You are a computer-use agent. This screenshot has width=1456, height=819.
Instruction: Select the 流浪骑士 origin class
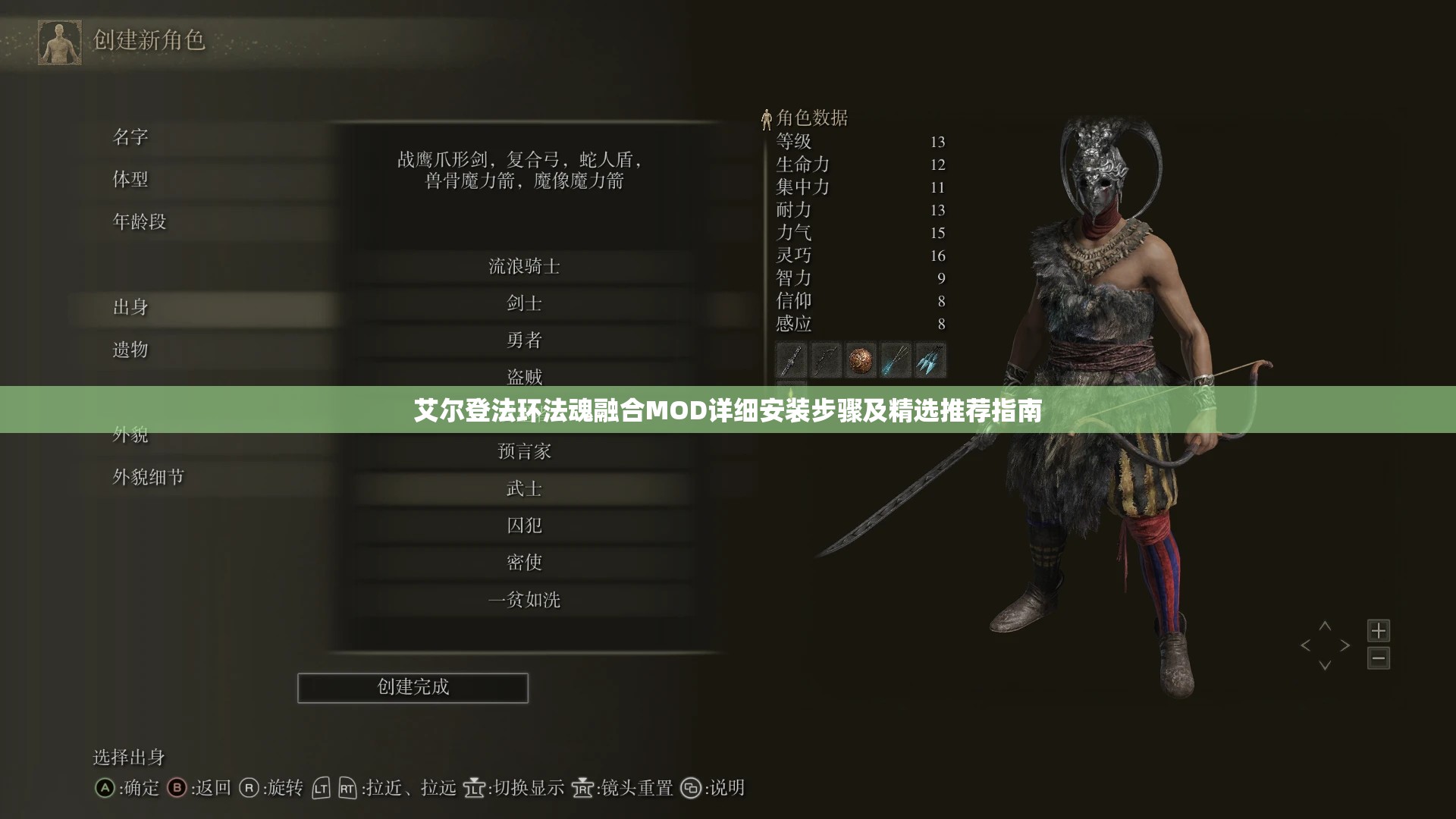523,266
